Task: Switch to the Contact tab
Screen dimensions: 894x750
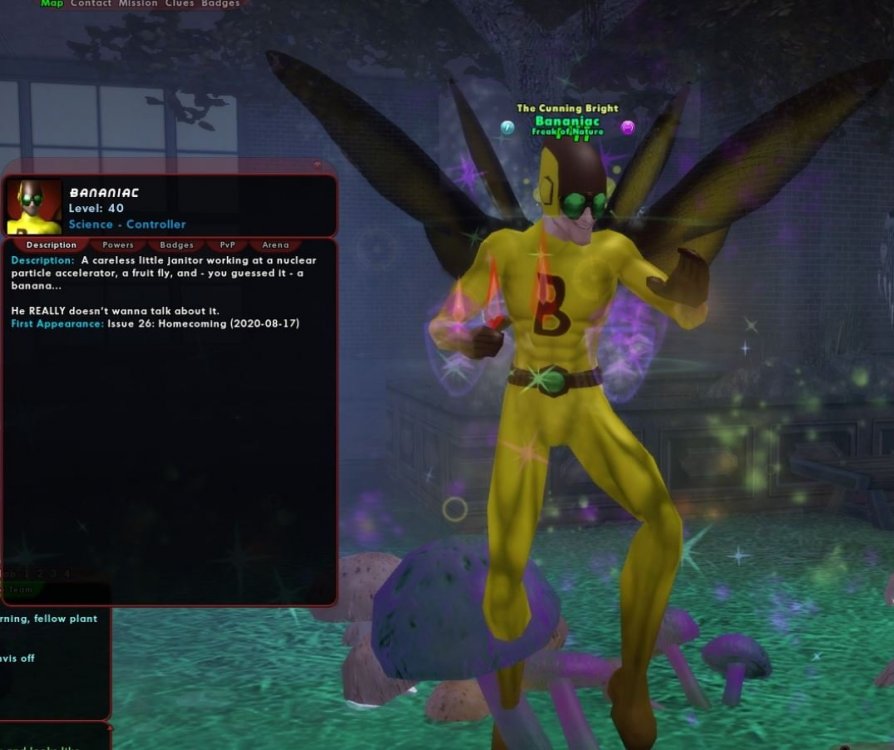Action: pos(91,4)
